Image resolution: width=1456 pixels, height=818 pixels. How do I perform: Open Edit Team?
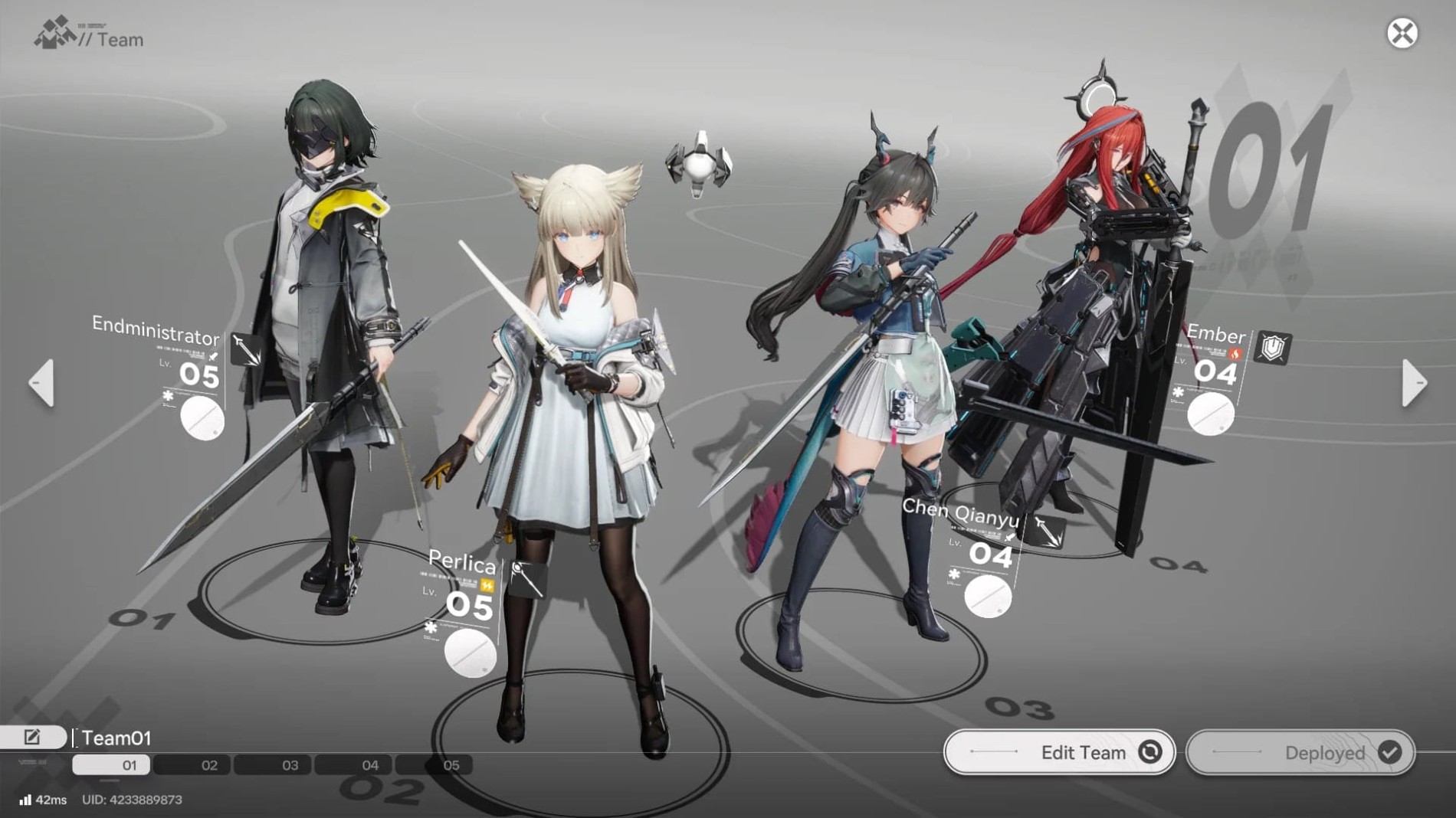click(1059, 752)
